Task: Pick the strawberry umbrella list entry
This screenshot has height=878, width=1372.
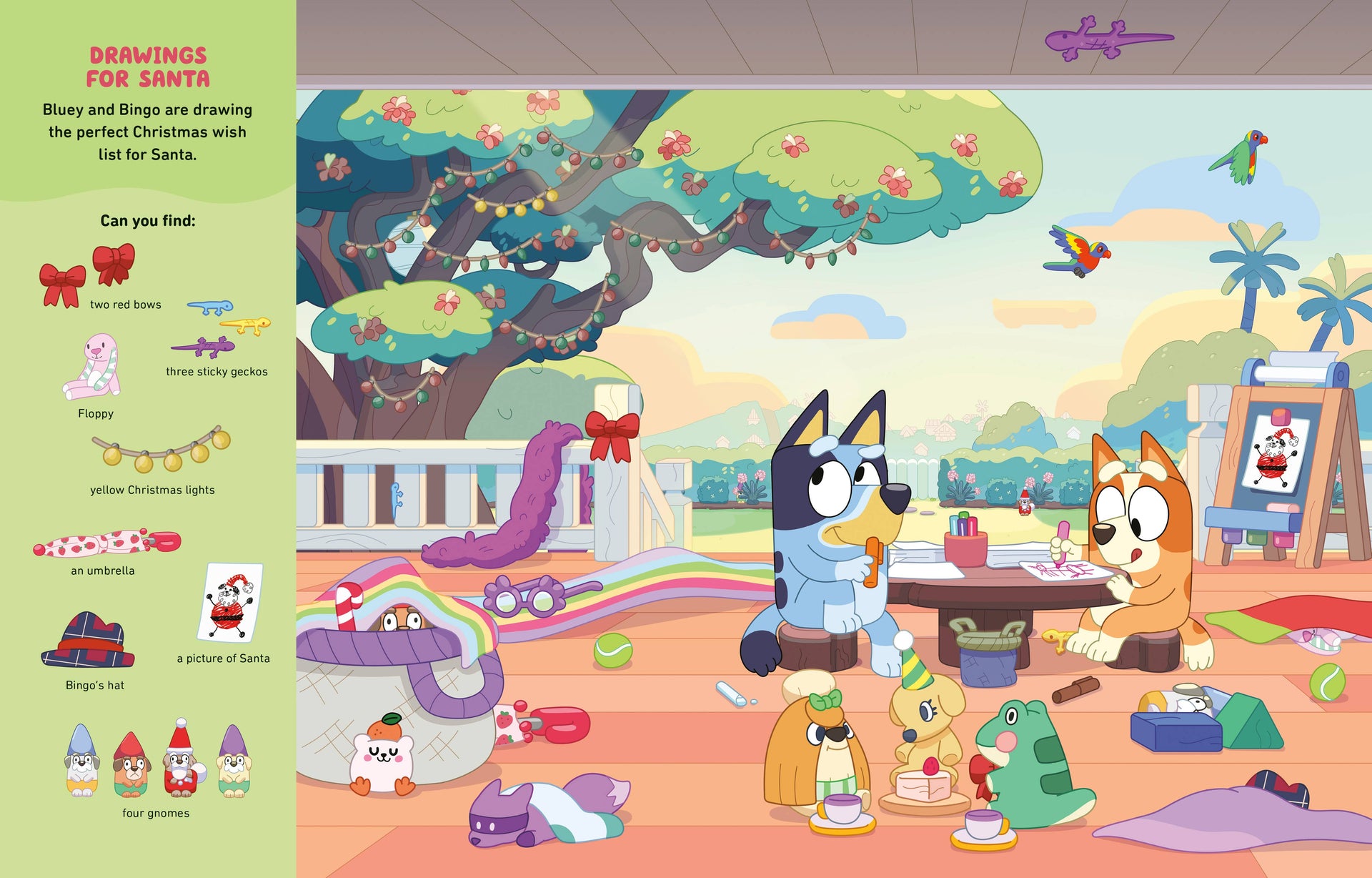Action: [x=106, y=544]
